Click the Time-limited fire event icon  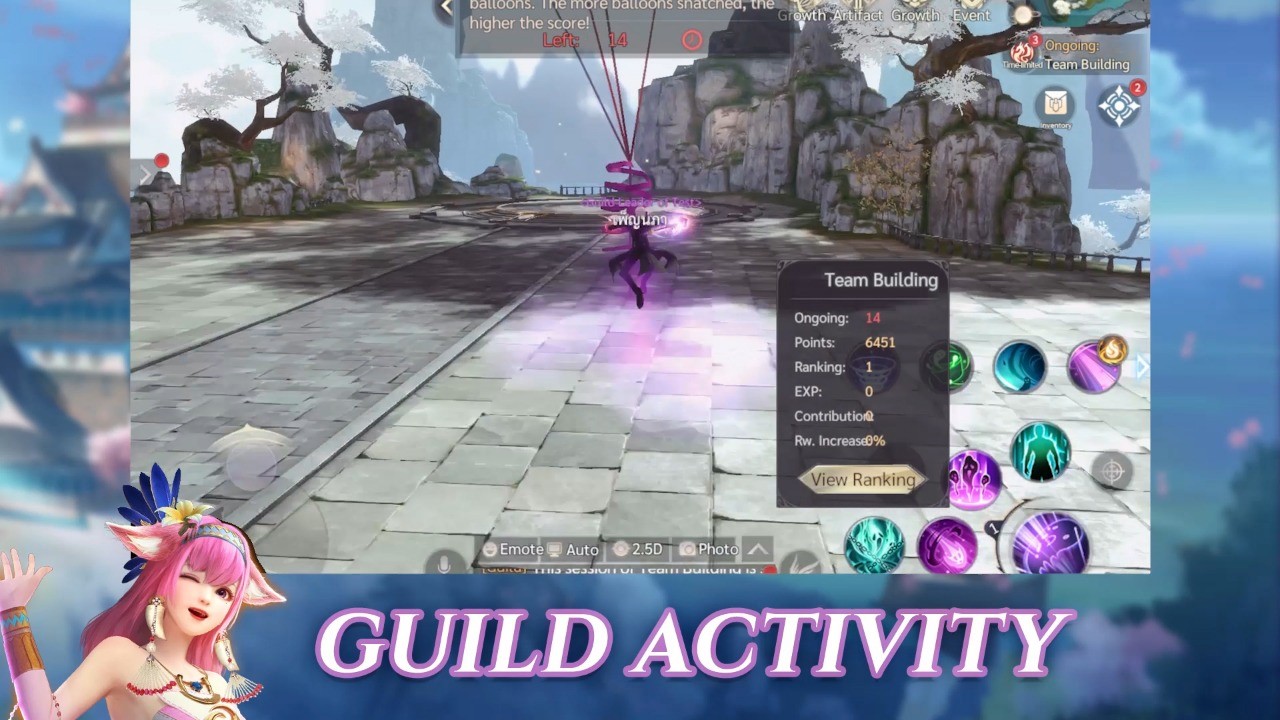pos(1023,53)
